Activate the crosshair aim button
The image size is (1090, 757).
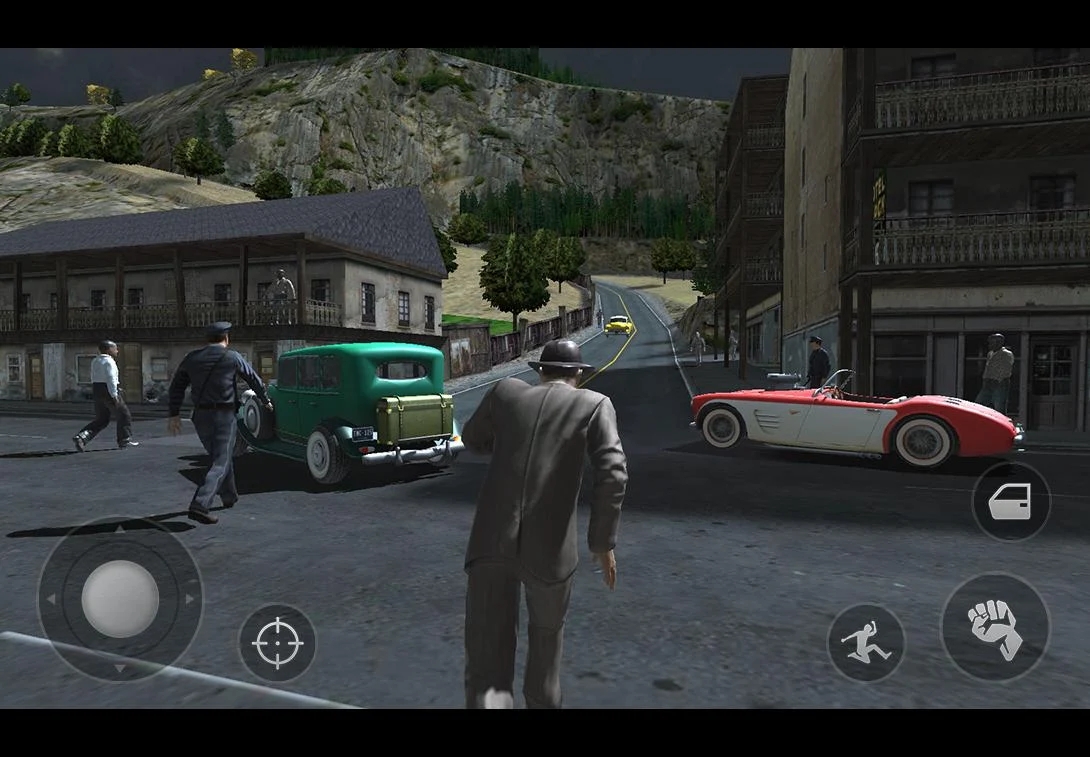point(277,643)
